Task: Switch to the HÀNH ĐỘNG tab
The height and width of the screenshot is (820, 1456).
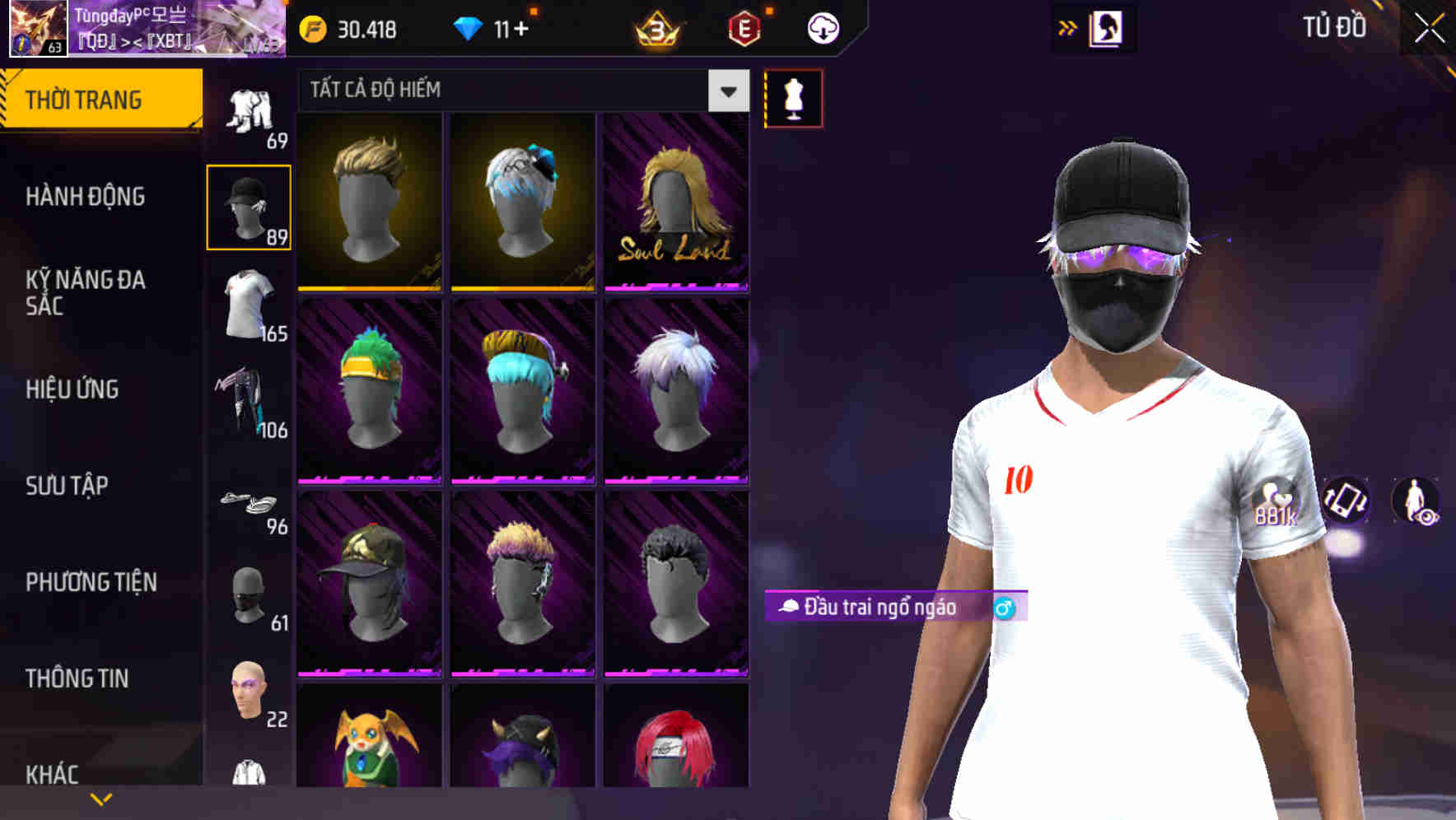Action: (x=86, y=197)
